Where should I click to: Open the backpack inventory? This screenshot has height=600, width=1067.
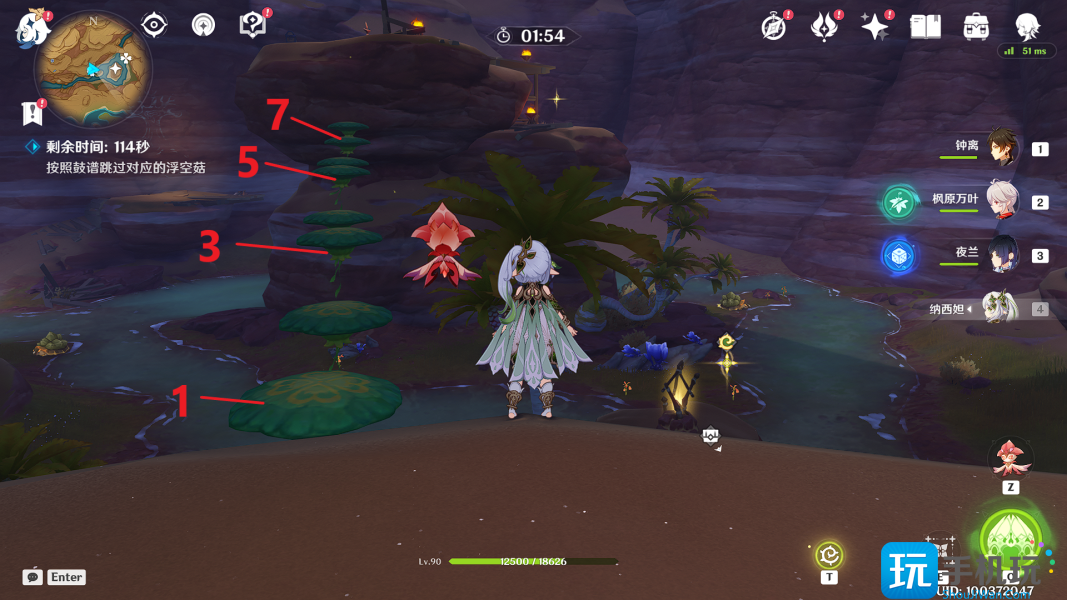coord(976,27)
